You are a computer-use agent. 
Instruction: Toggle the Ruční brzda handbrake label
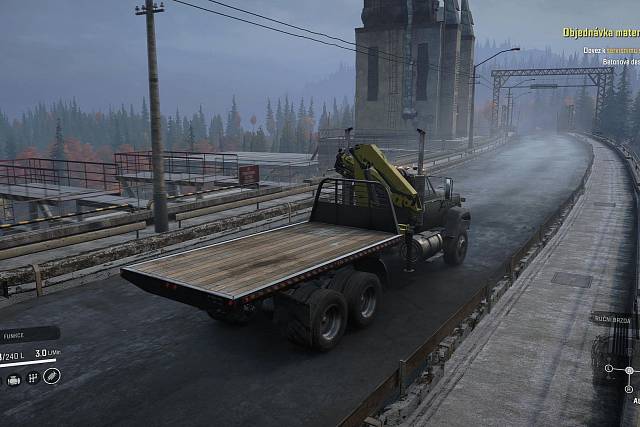pyautogui.click(x=612, y=320)
